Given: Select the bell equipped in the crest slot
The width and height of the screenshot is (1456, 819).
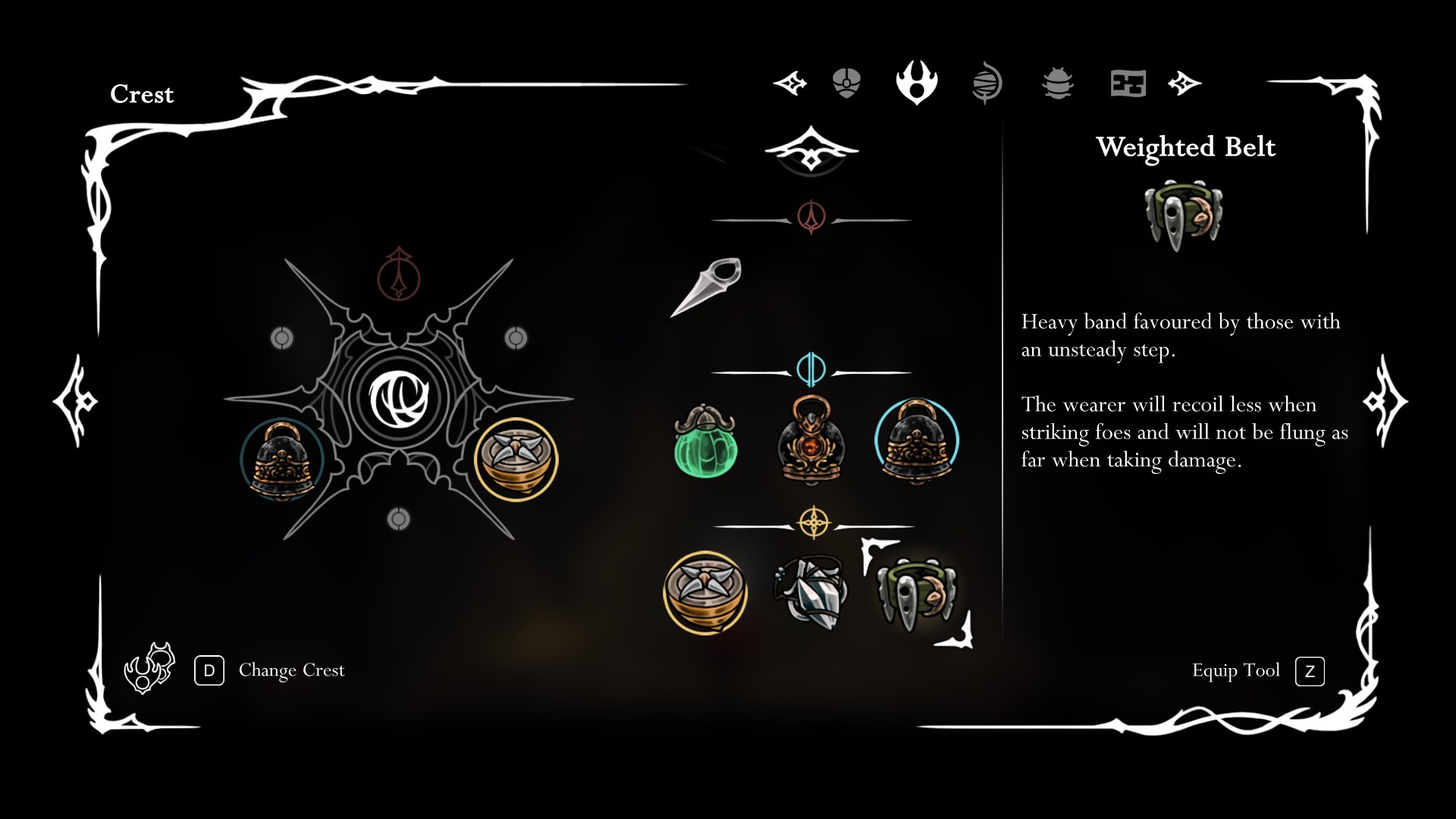Looking at the screenshot, I should tap(282, 460).
